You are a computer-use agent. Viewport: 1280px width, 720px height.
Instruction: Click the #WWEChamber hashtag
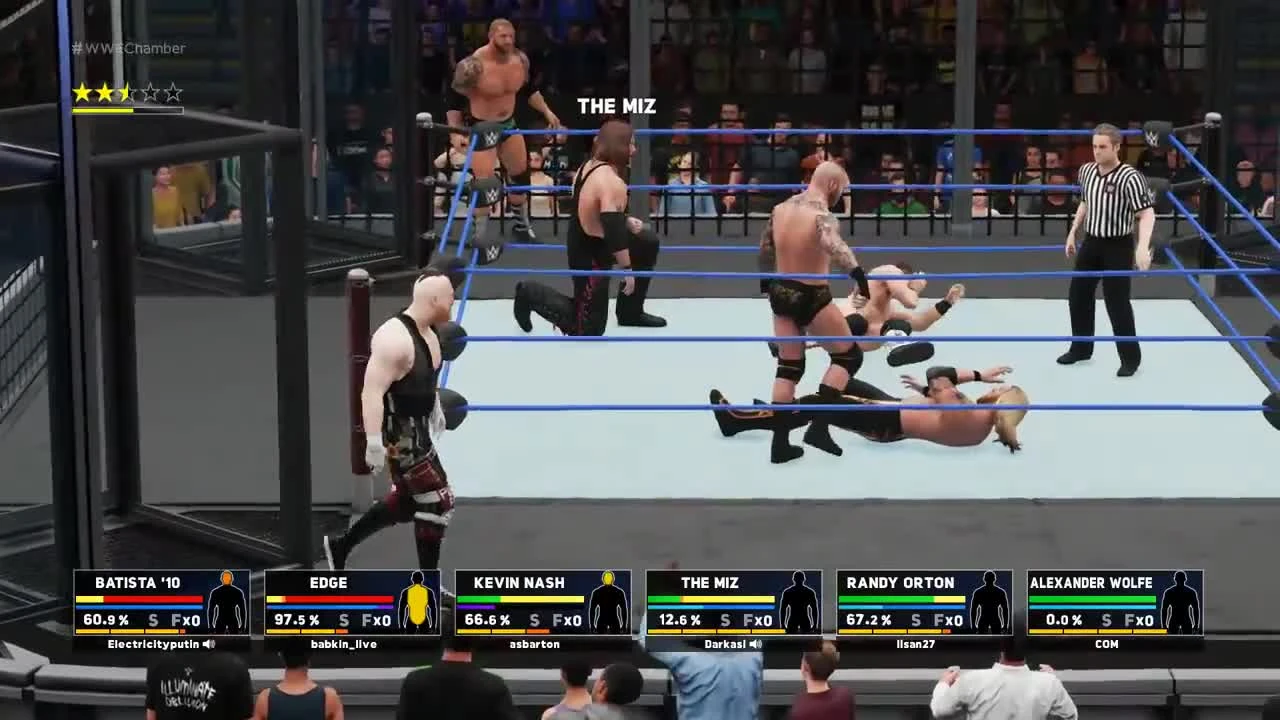pyautogui.click(x=127, y=48)
